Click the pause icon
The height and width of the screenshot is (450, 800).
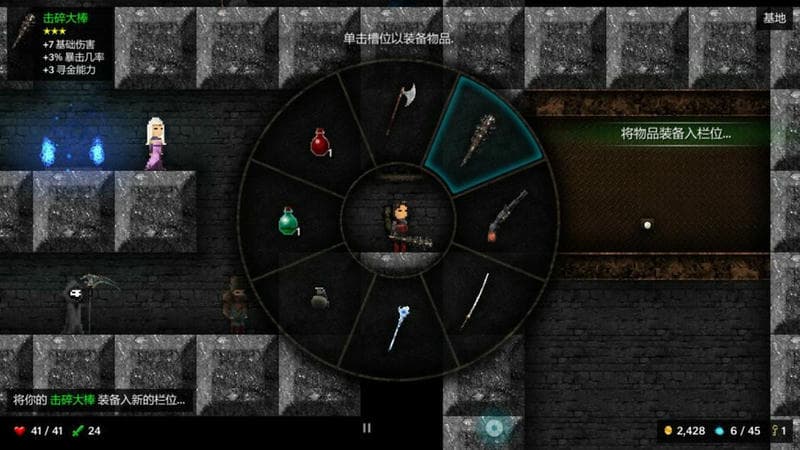click(x=366, y=428)
